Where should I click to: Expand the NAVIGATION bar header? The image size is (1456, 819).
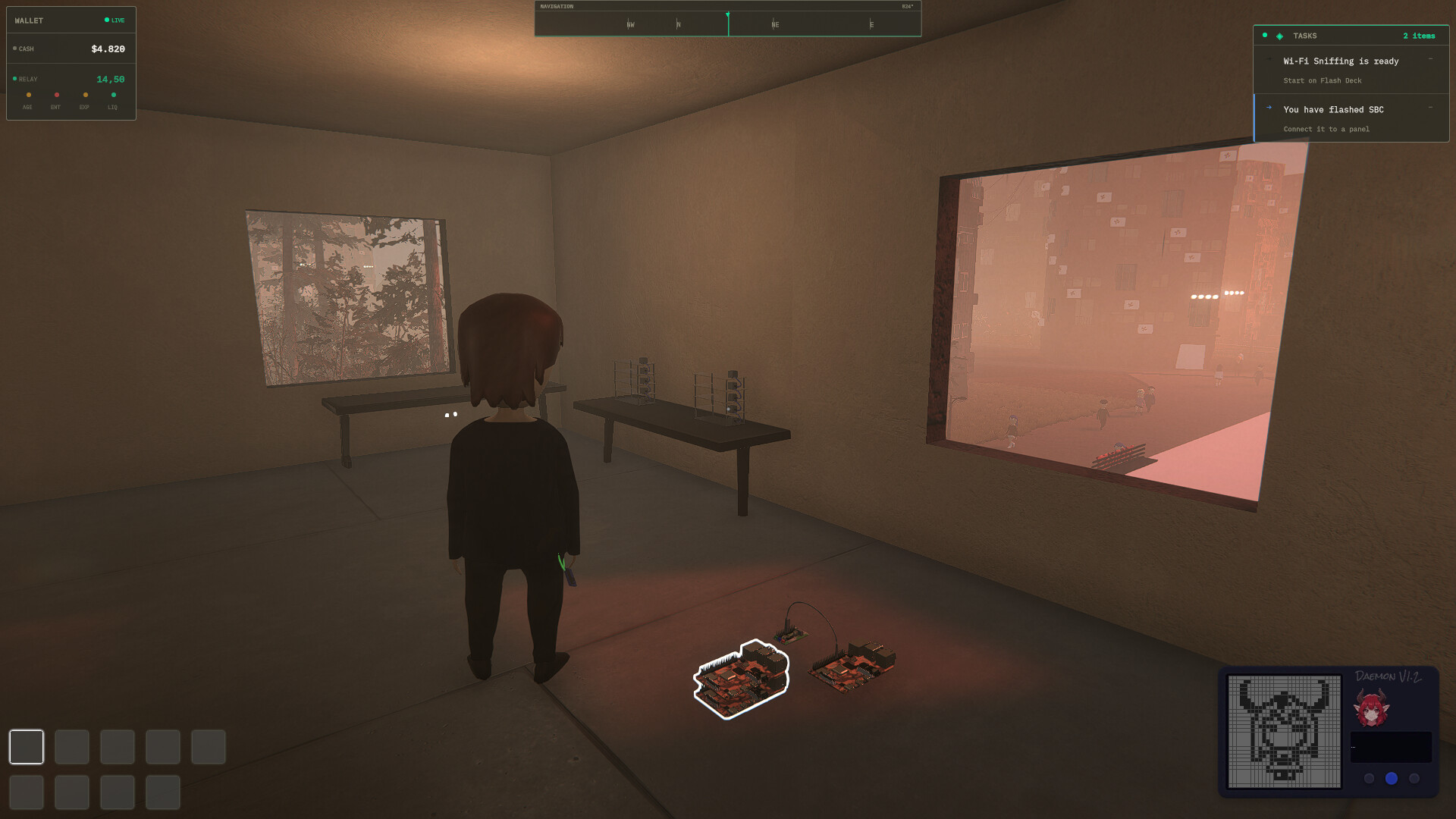click(557, 6)
